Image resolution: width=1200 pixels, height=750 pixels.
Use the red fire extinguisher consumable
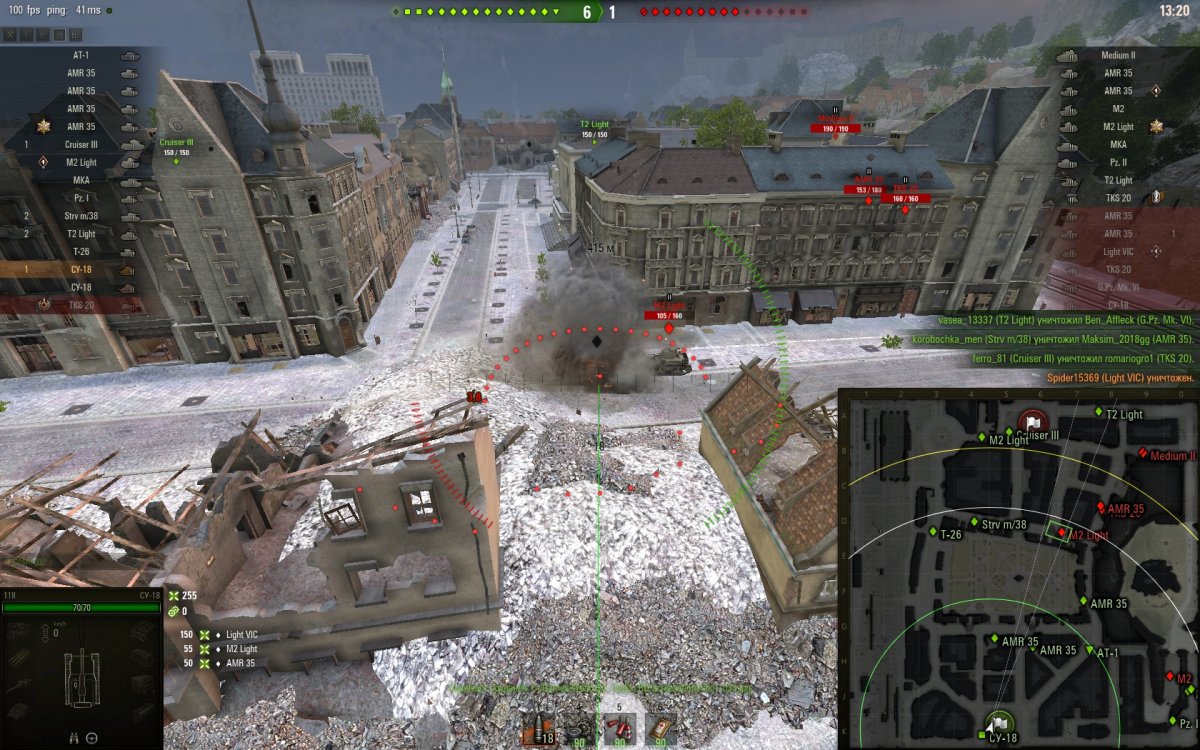(x=619, y=730)
